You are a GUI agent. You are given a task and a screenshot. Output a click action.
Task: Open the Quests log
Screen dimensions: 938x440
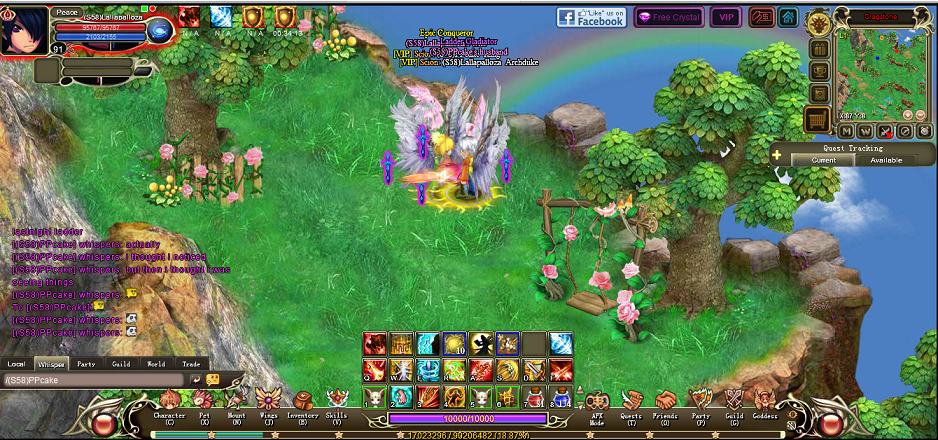pos(630,403)
